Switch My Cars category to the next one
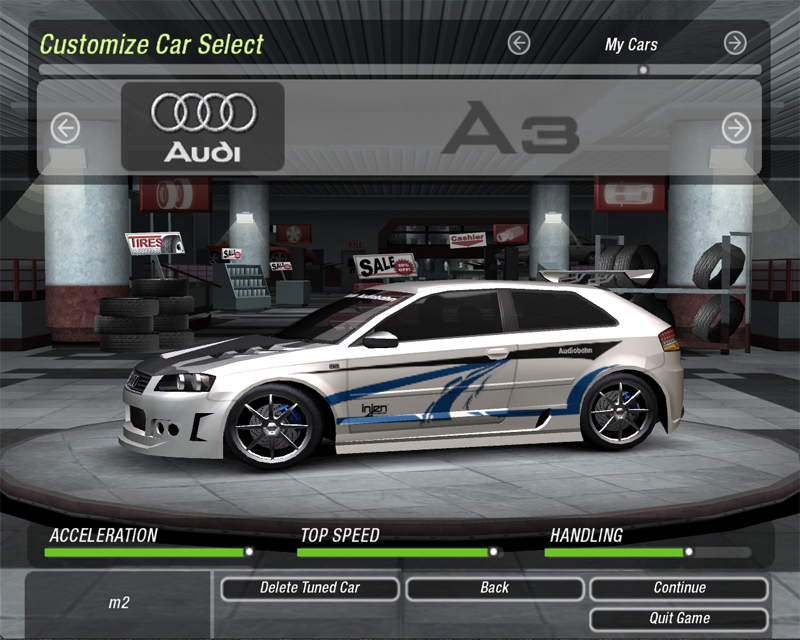 (735, 43)
